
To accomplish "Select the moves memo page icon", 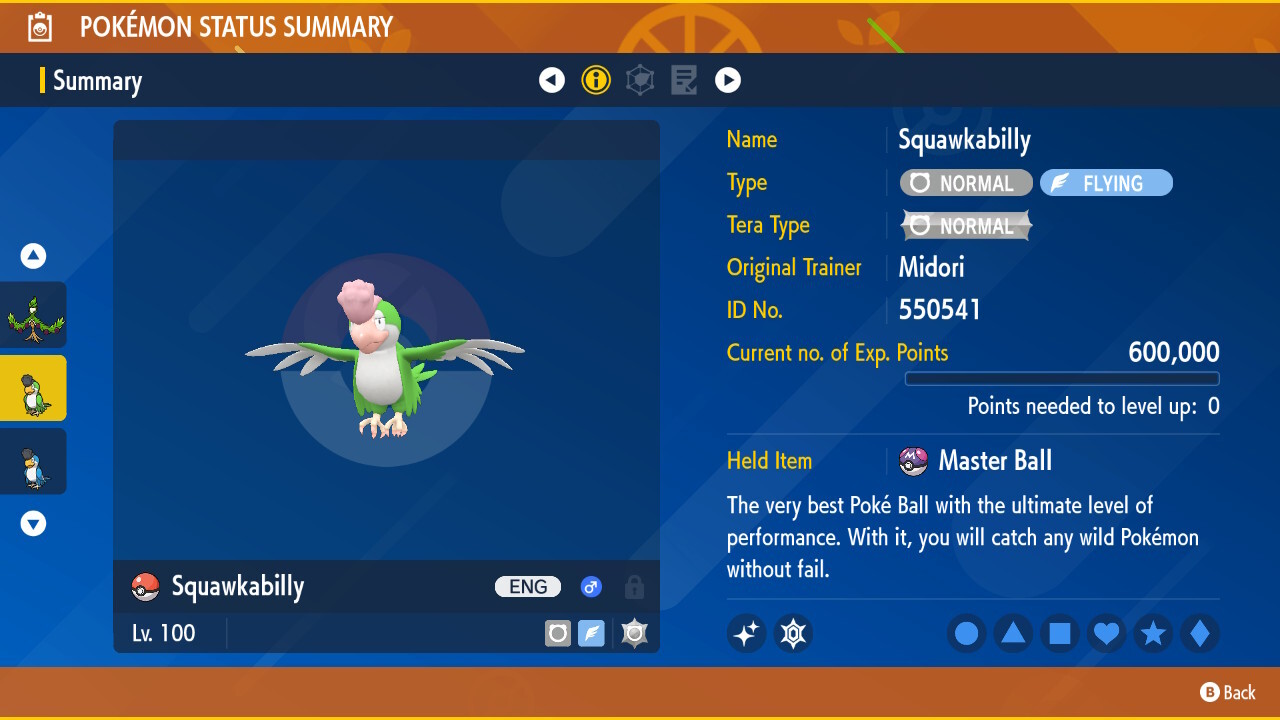I will [x=684, y=80].
